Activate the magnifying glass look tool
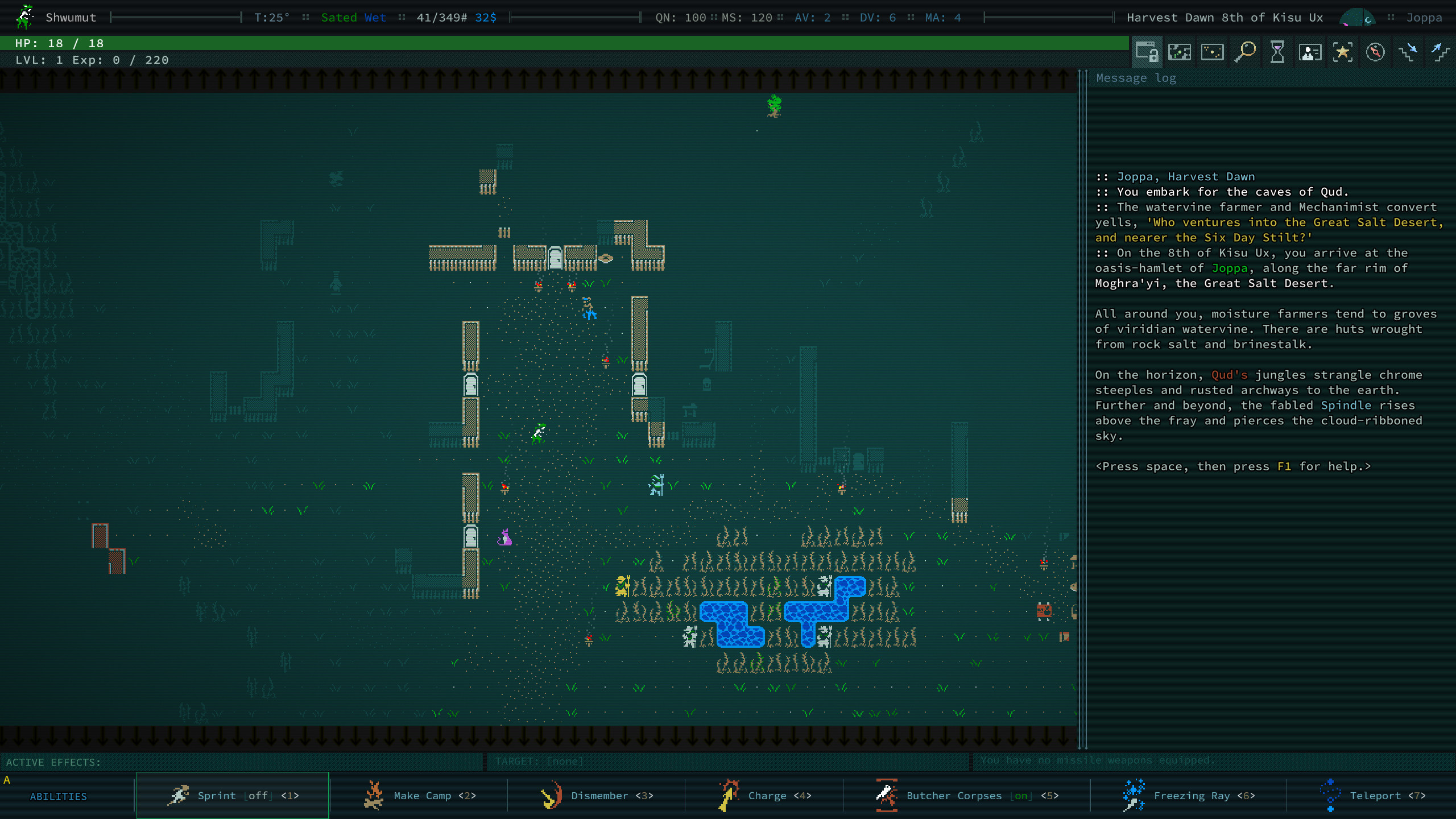The width and height of the screenshot is (1456, 819). 1245,52
